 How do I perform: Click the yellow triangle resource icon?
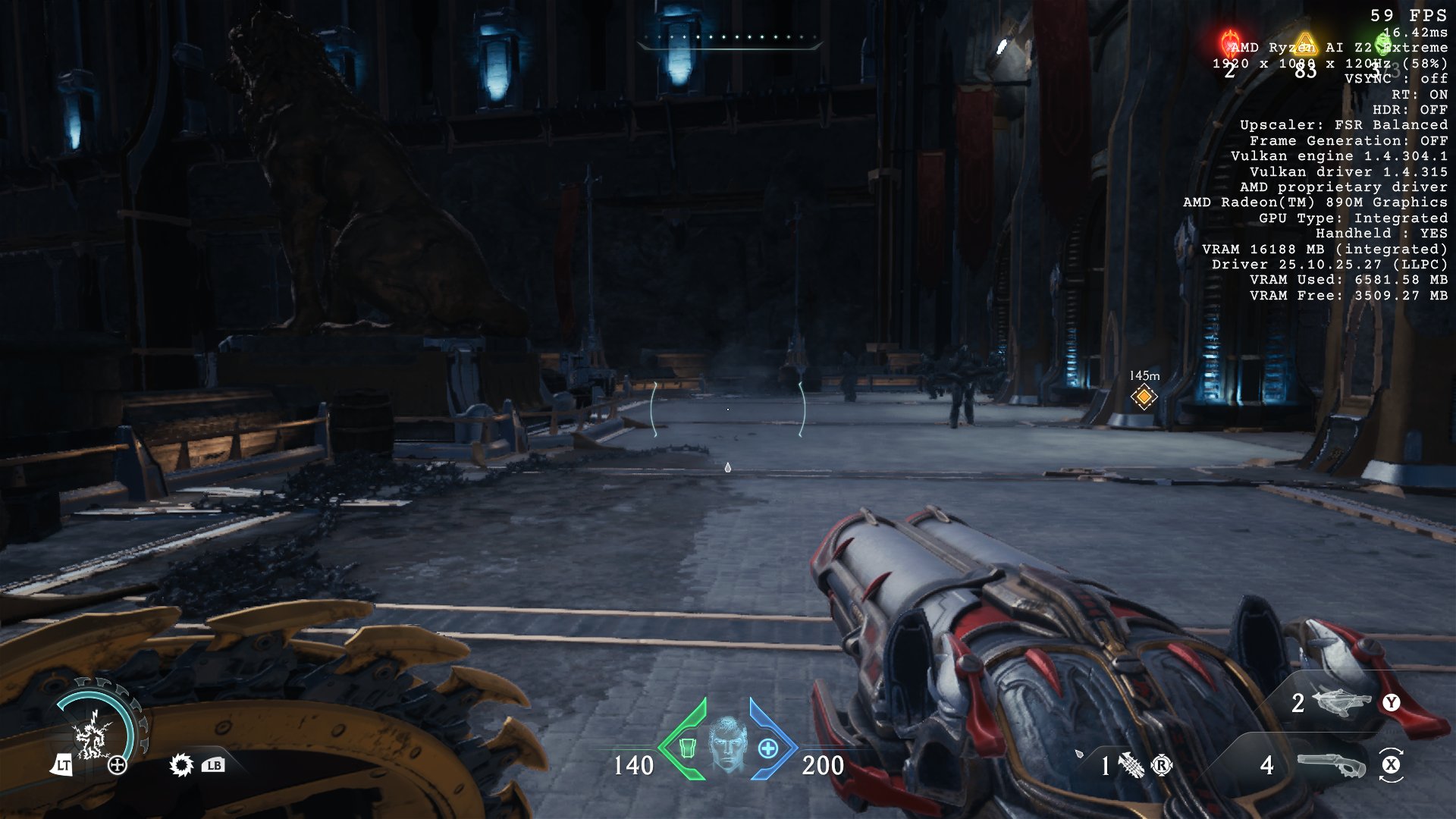pyautogui.click(x=1304, y=44)
